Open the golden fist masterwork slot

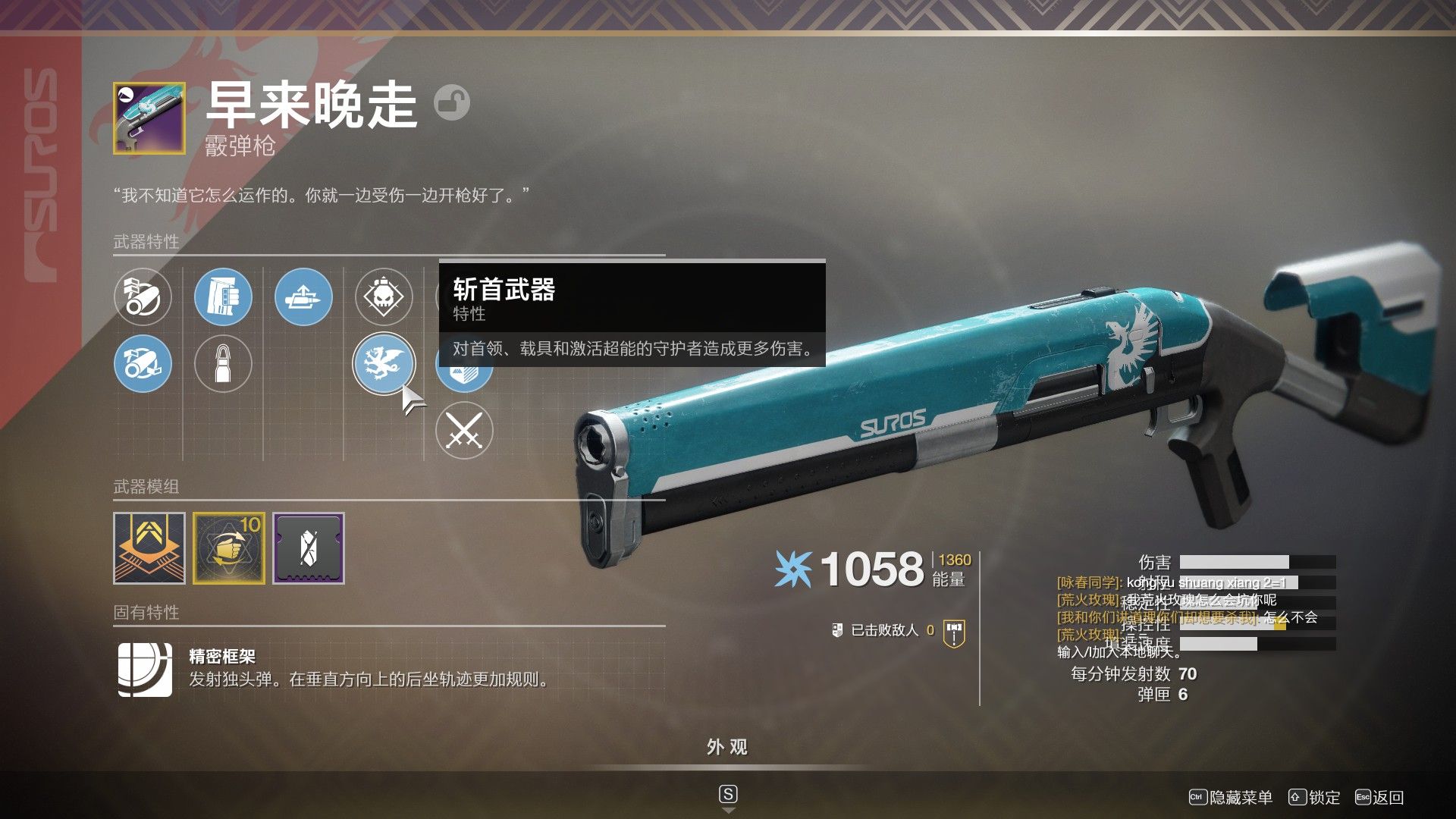229,548
